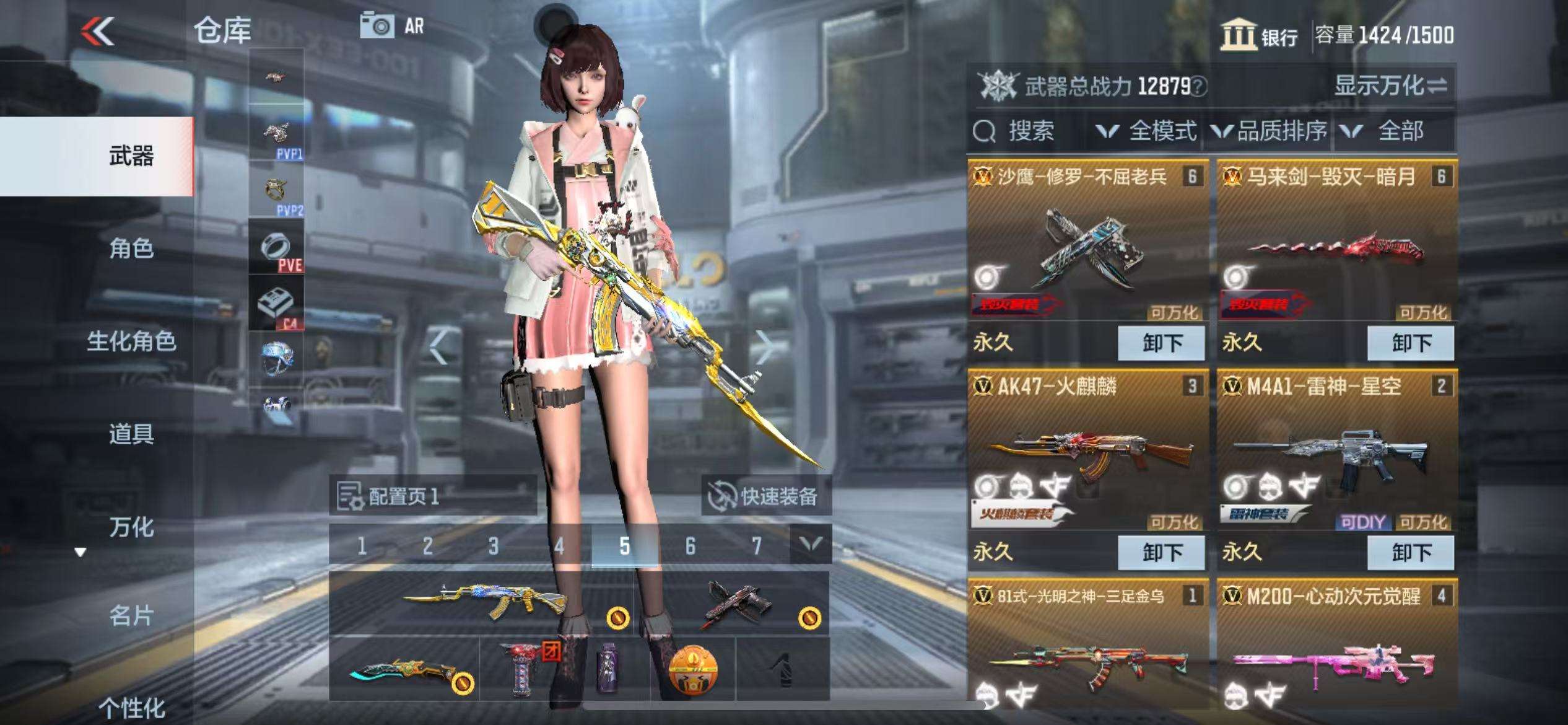Switch to the 生化角色 tab
The image size is (1568, 725).
pyautogui.click(x=131, y=341)
